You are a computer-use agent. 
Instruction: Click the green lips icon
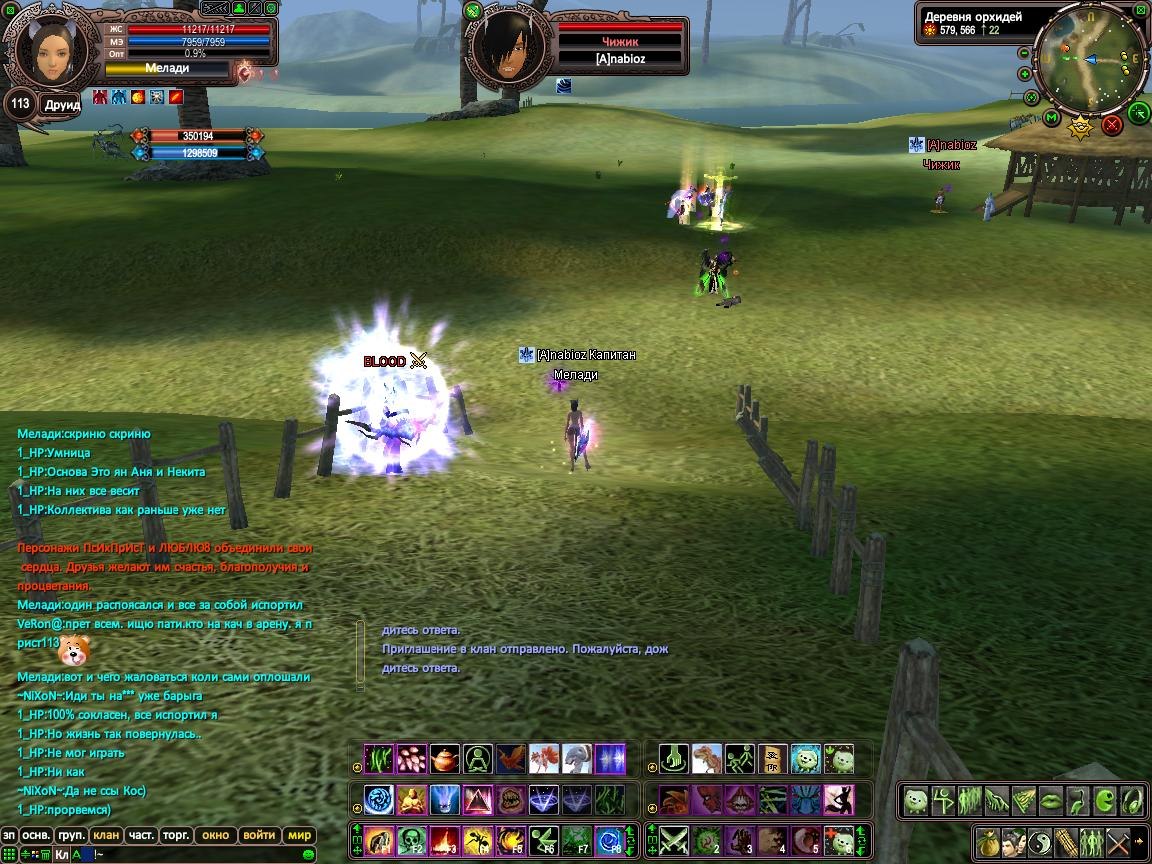tap(1051, 800)
